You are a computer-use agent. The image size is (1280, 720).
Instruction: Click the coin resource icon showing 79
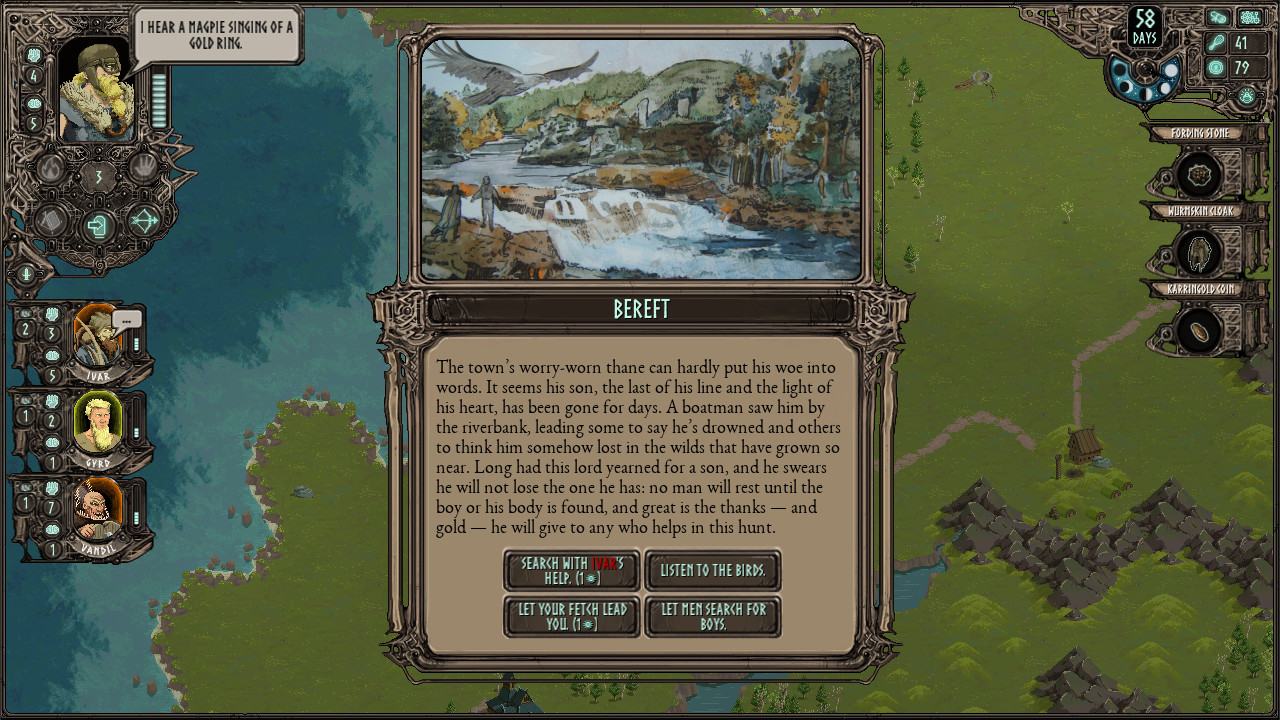coord(1216,67)
